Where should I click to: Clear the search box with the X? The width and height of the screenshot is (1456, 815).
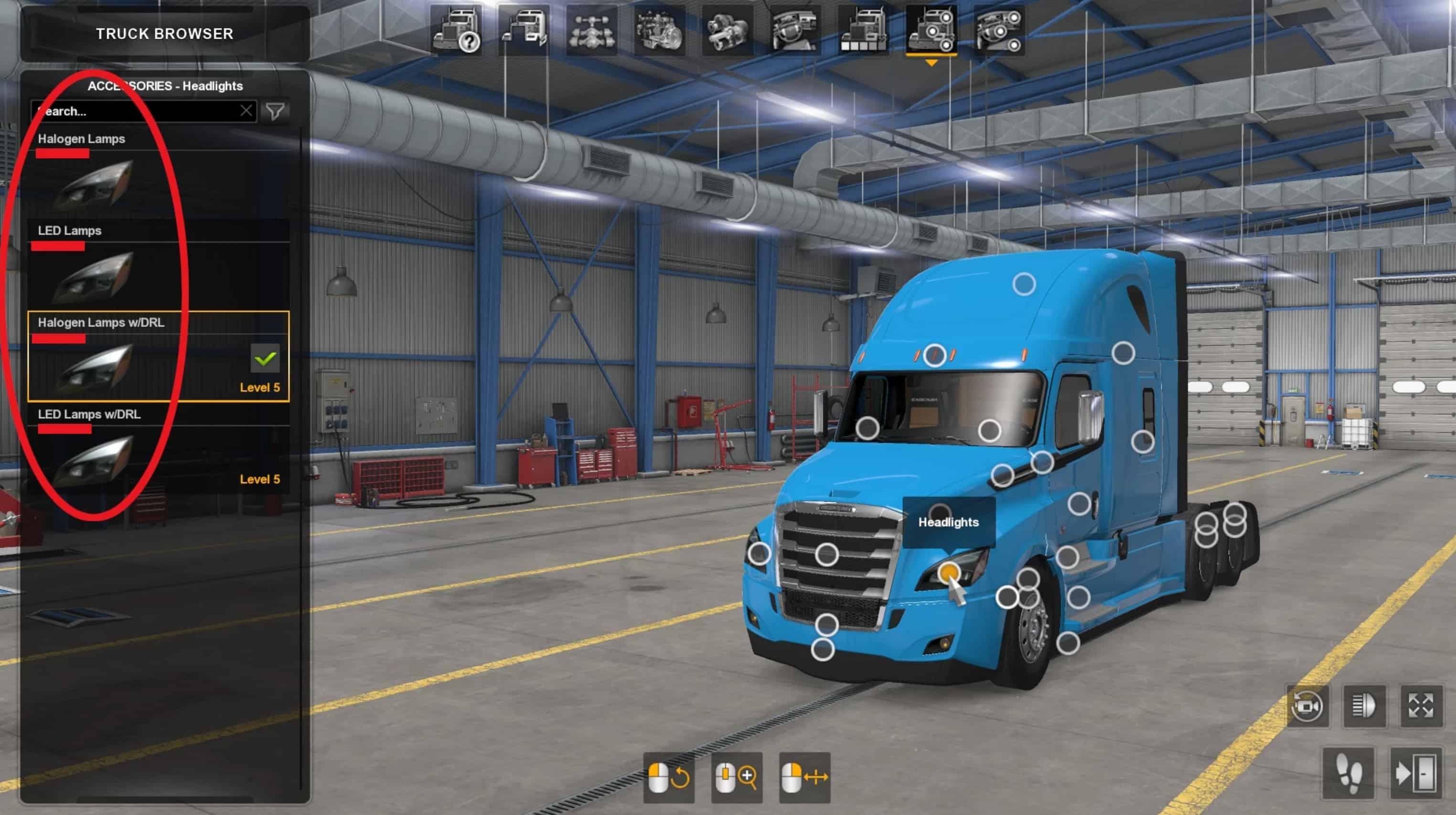246,111
